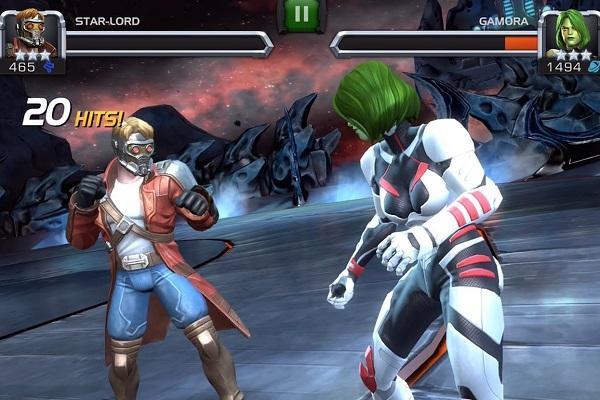Tap Gamora's champion portrait
The width and height of the screenshot is (600, 400).
(568, 31)
